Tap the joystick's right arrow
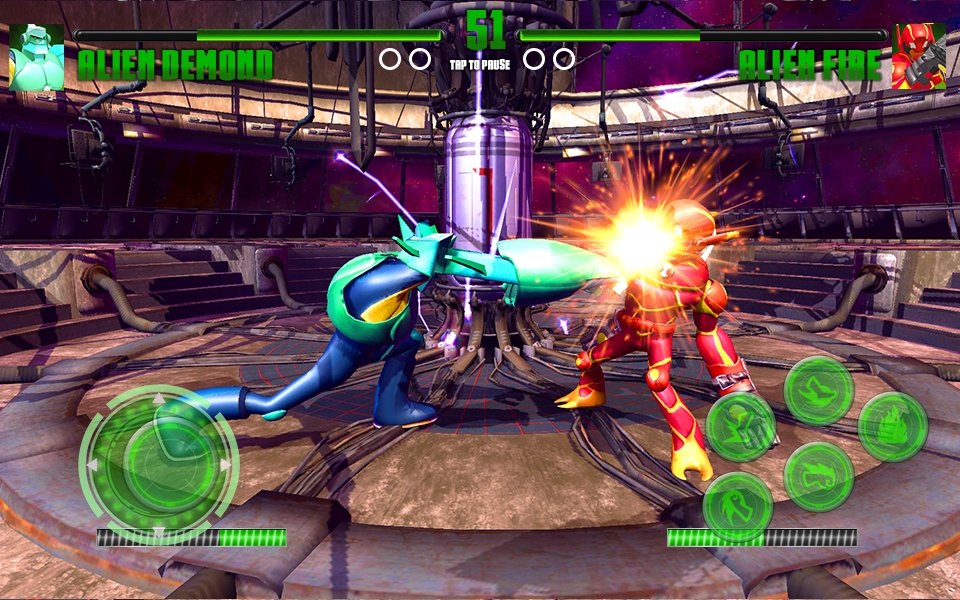Screen dimensions: 960x600 click(x=226, y=465)
